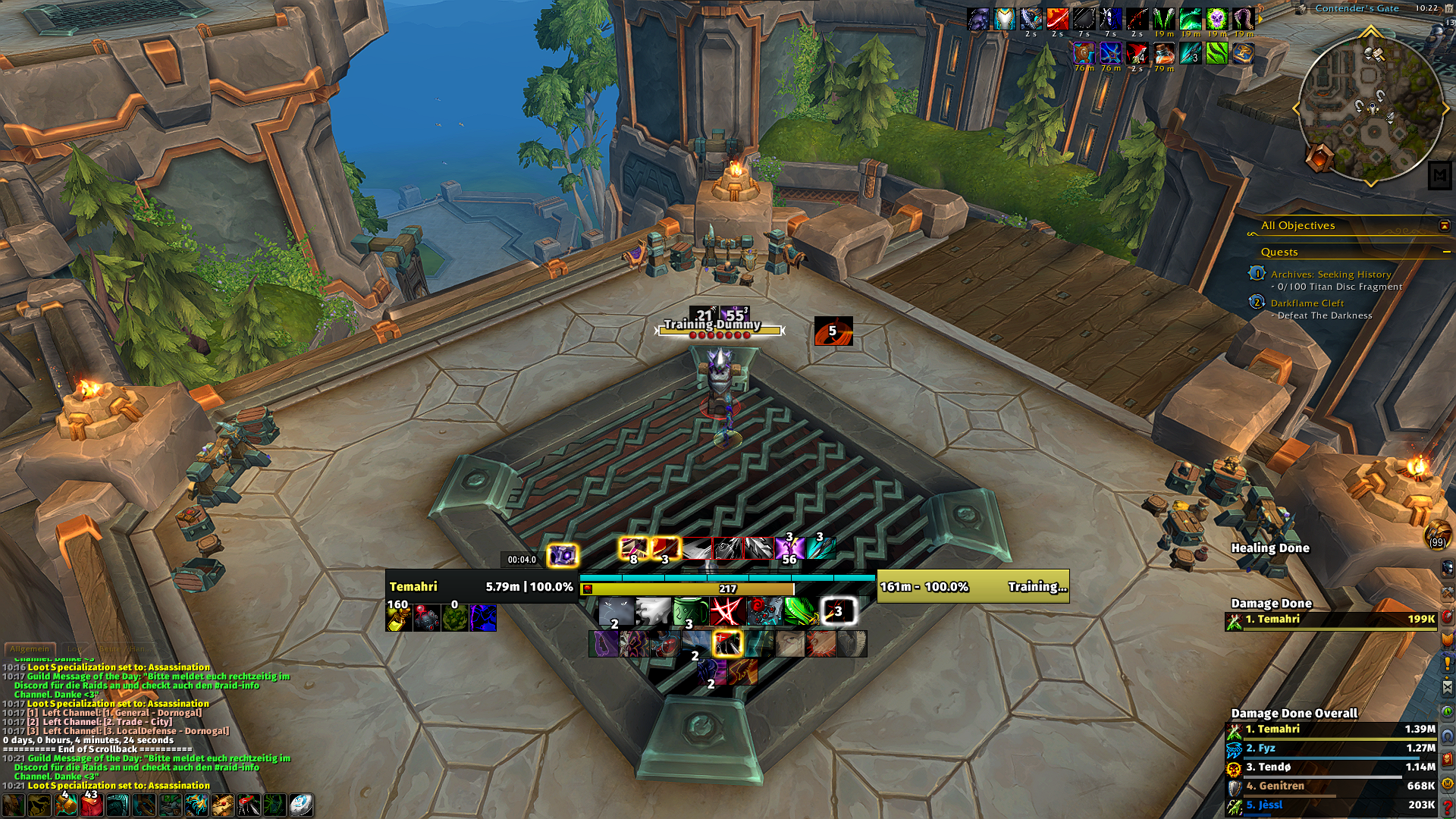The image size is (1456, 819).
Task: Collapse the All Objectives tracker
Action: (1444, 226)
